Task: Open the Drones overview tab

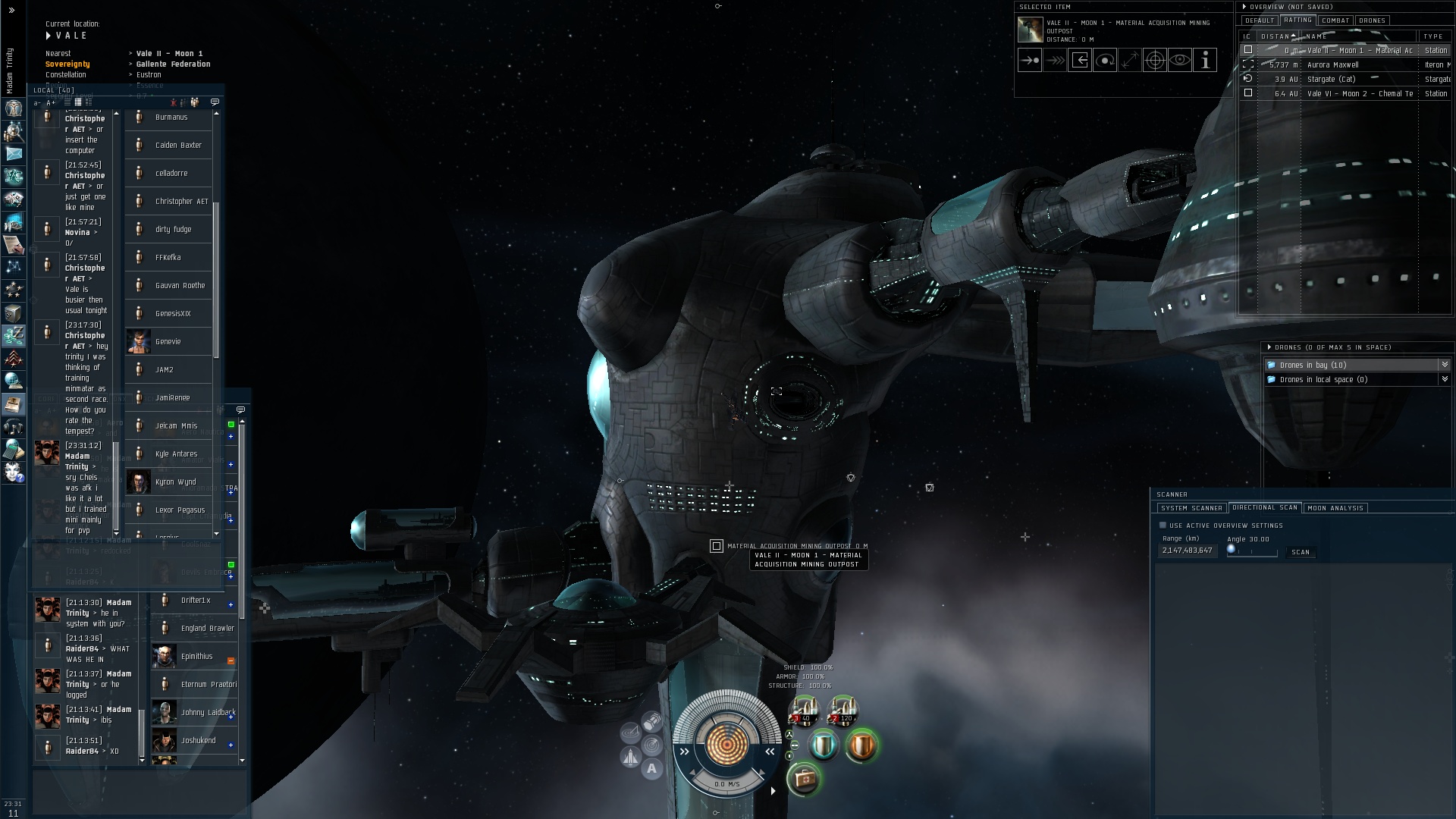Action: pos(1372,20)
